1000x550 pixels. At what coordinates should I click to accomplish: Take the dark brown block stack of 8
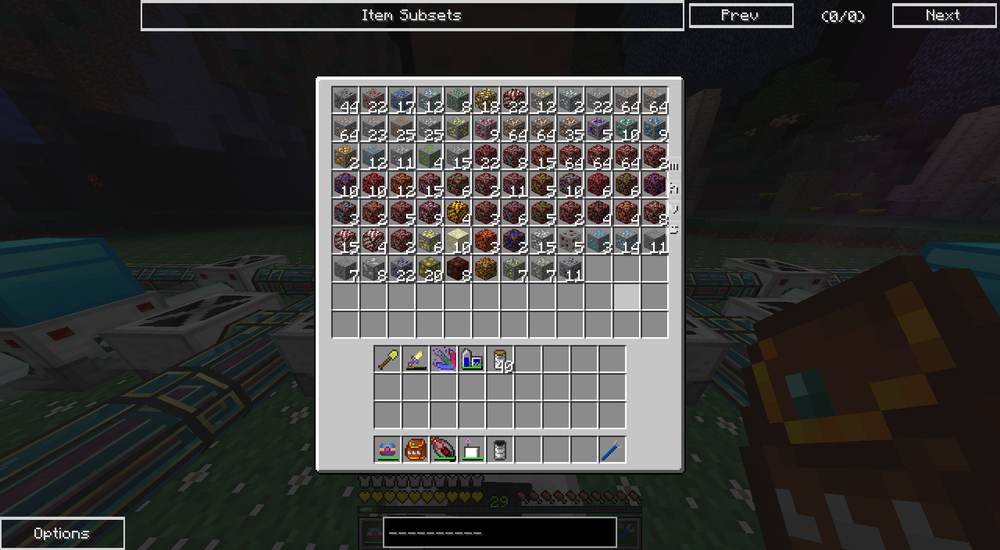tap(458, 268)
